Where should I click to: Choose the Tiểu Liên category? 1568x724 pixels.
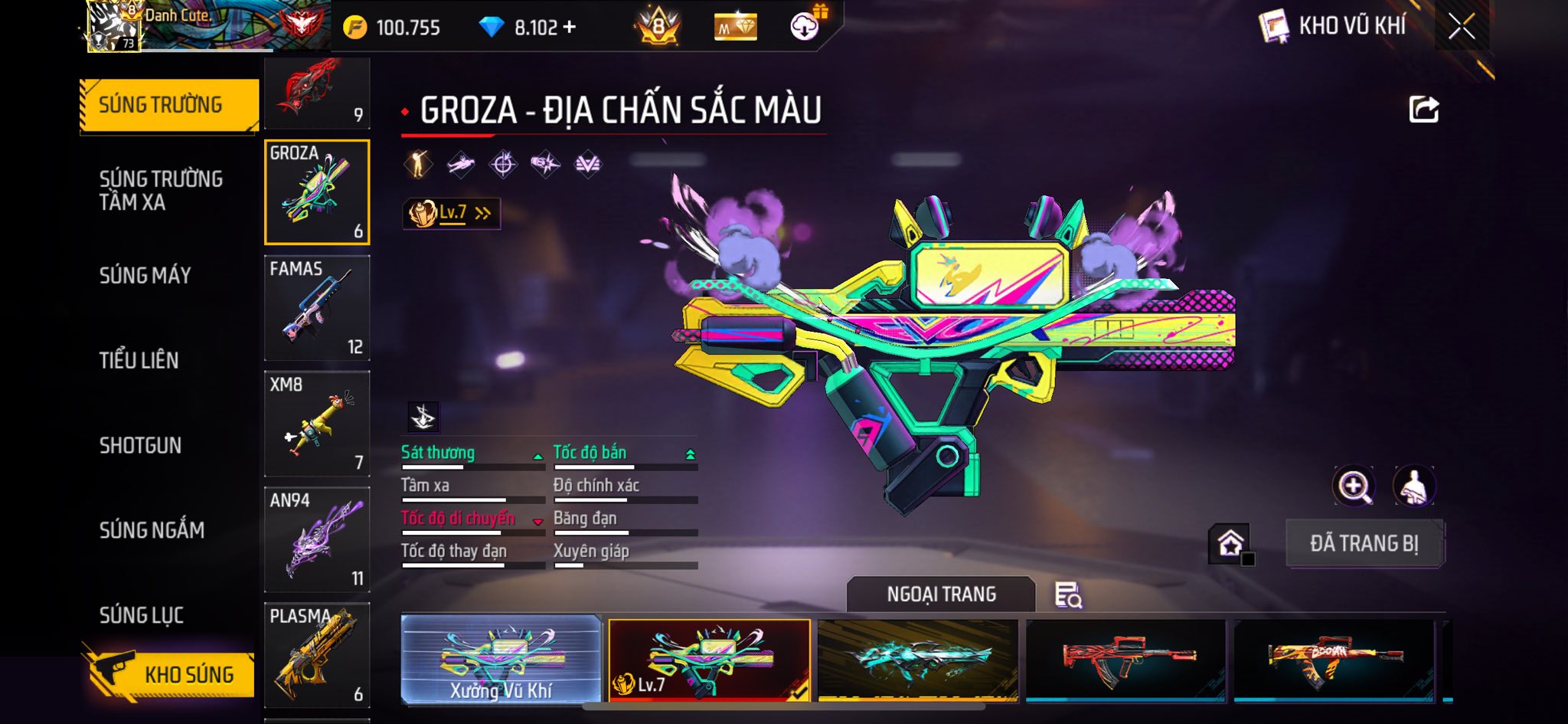(x=139, y=360)
